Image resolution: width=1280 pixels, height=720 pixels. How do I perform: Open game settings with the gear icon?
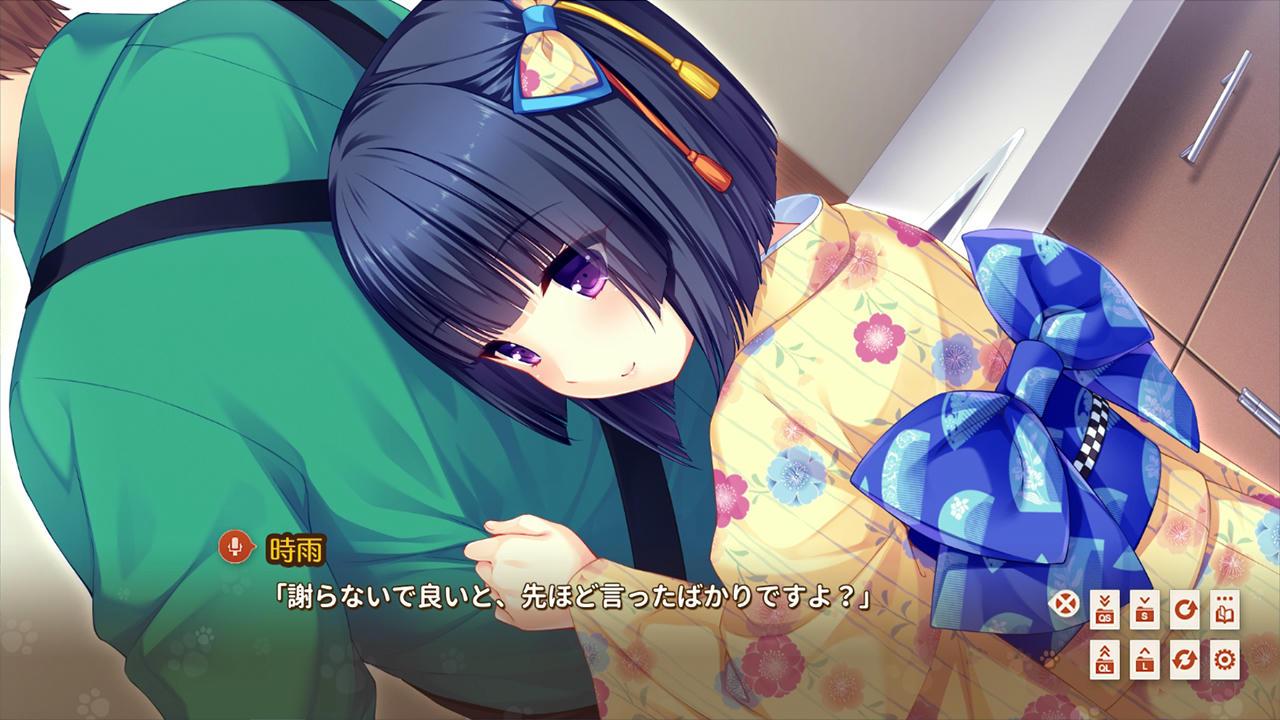tap(1223, 660)
